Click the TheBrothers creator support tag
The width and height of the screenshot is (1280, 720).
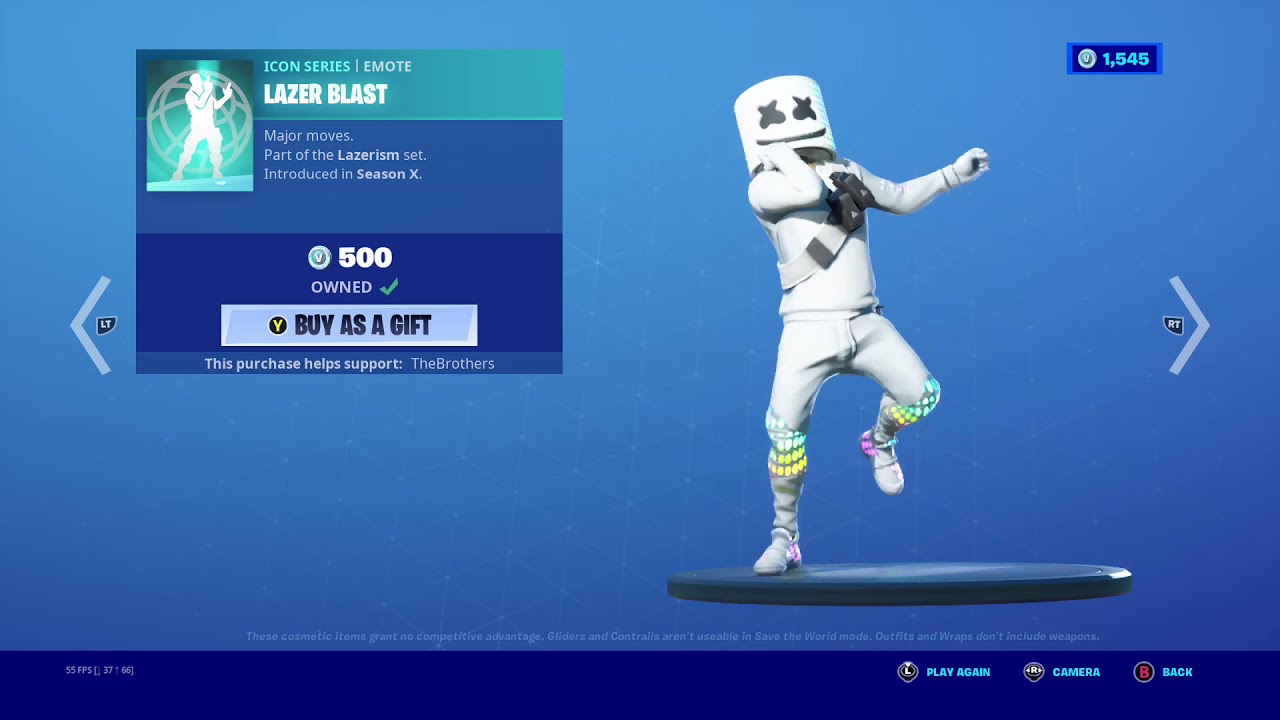click(452, 363)
